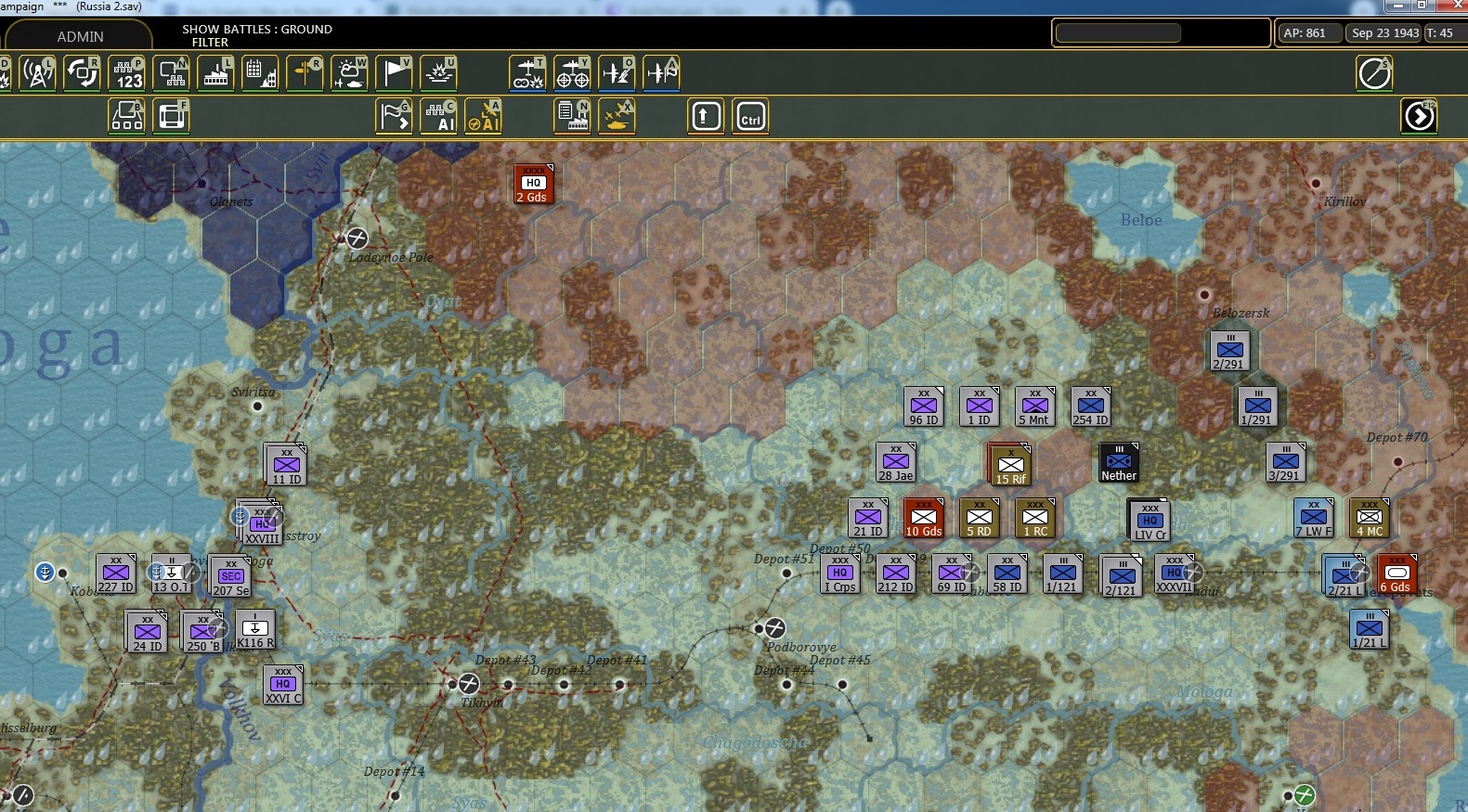Click the tank battle replay icon

click(x=617, y=117)
